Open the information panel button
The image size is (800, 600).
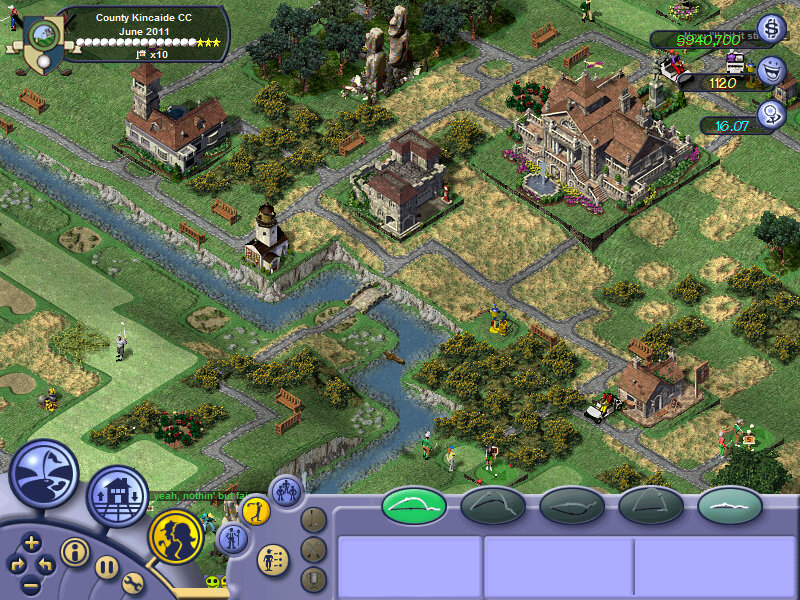(75, 551)
